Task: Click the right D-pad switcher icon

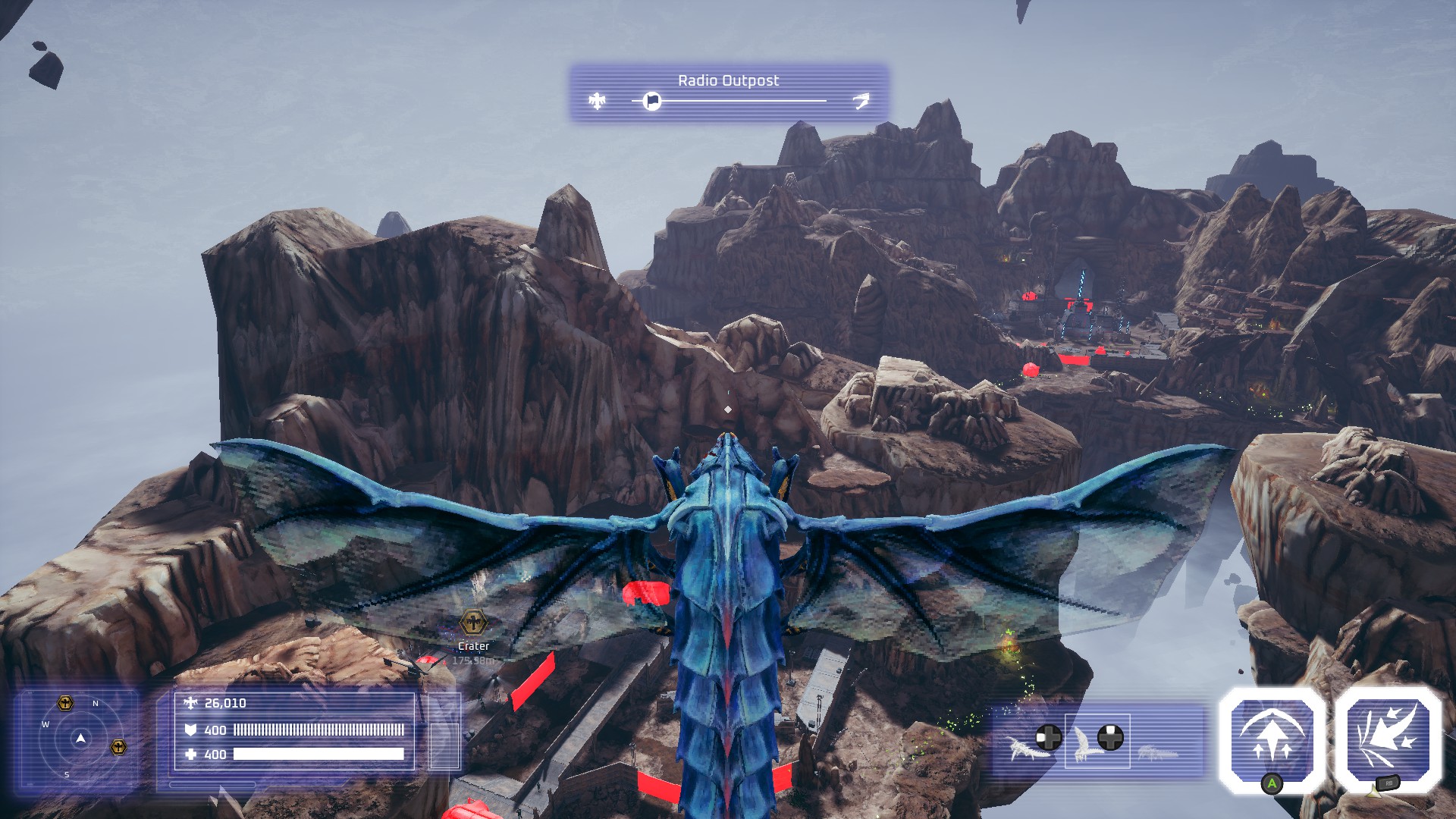Action: click(1111, 736)
